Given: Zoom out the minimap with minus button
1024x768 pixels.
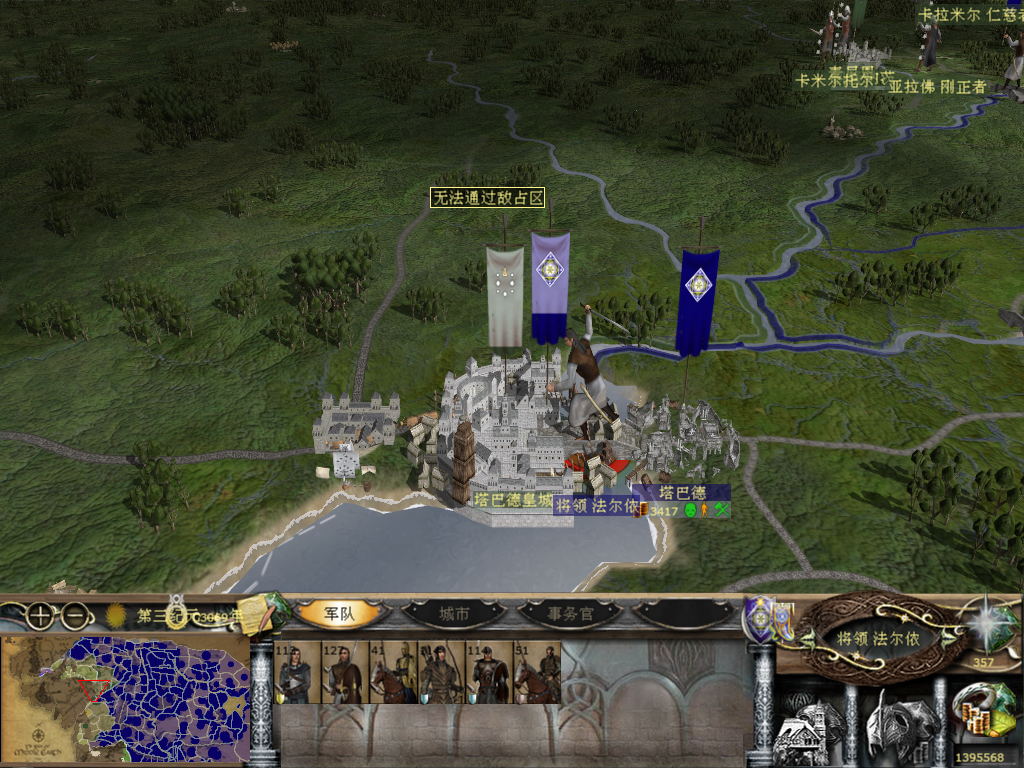Looking at the screenshot, I should pyautogui.click(x=73, y=616).
